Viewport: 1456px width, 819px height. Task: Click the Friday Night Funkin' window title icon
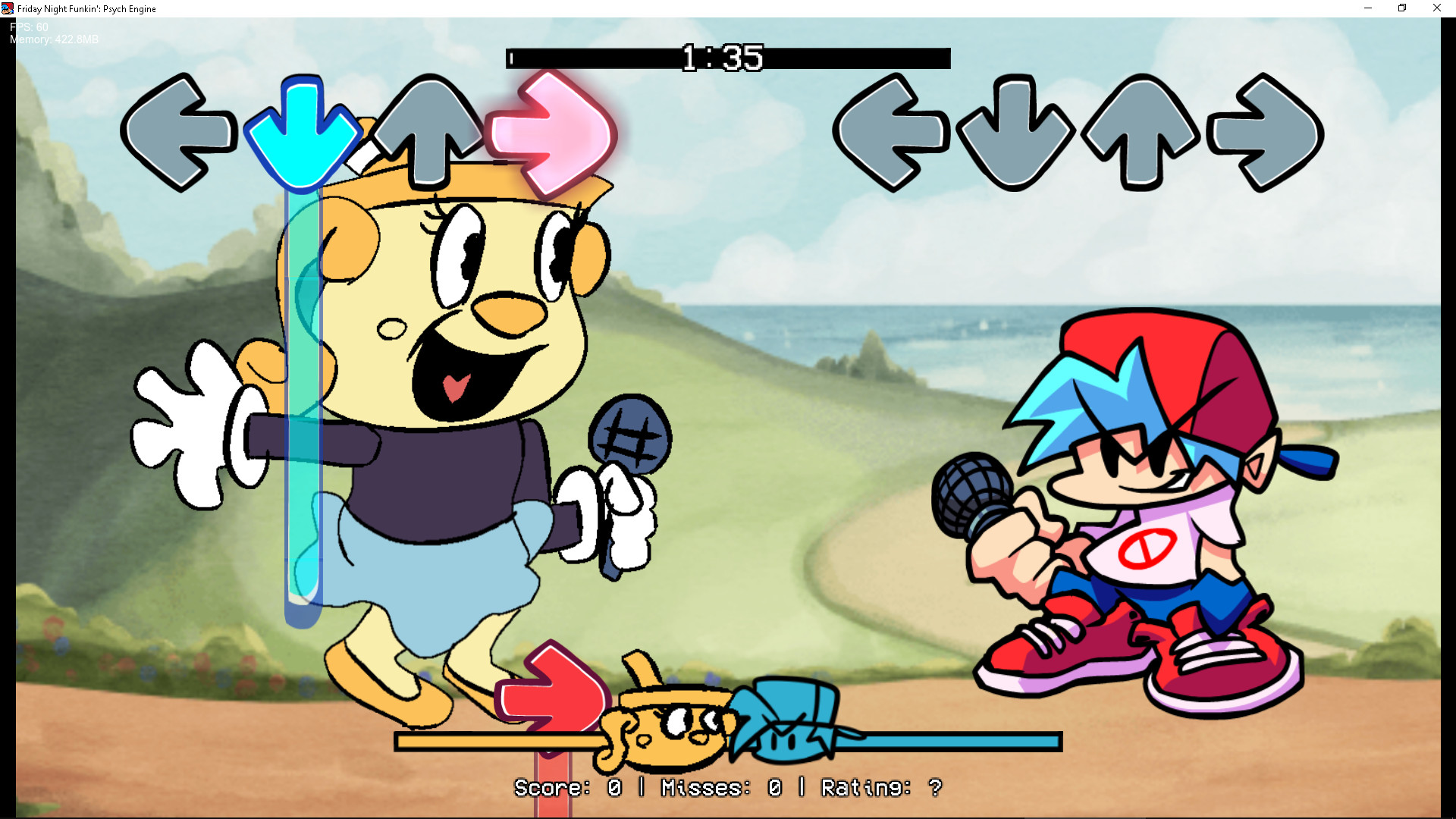pyautogui.click(x=6, y=8)
